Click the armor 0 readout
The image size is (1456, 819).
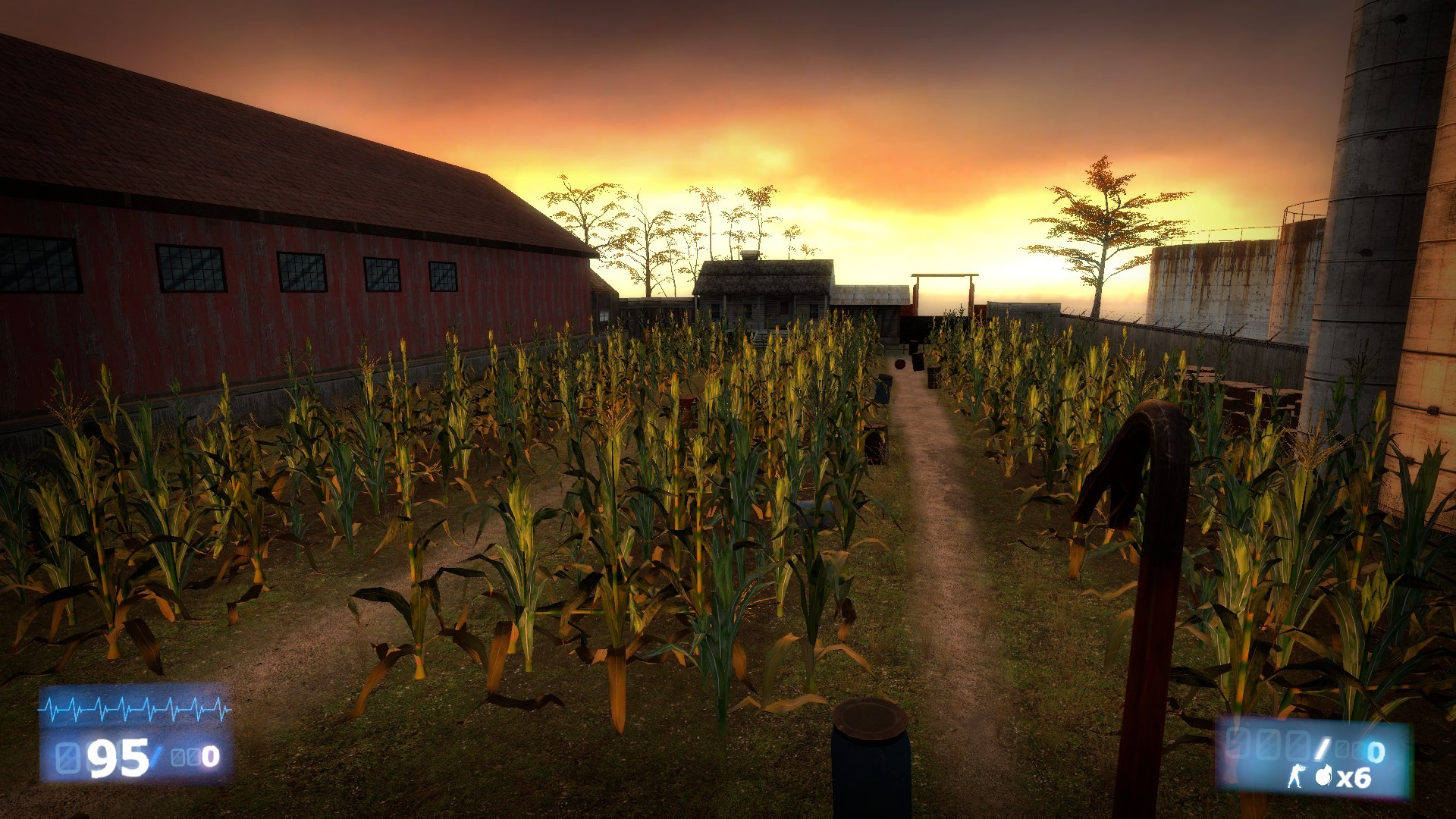click(210, 757)
